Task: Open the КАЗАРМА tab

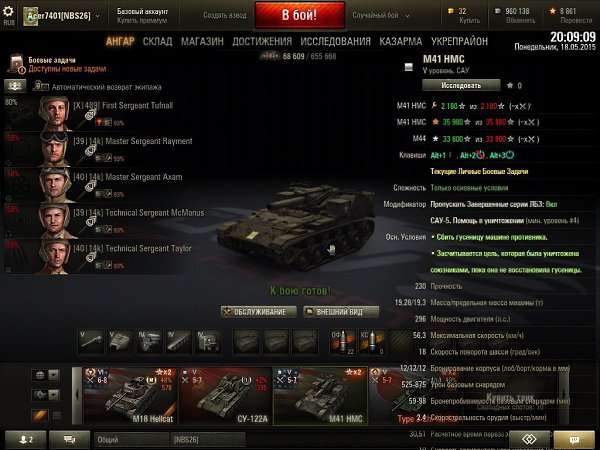Action: pos(401,42)
